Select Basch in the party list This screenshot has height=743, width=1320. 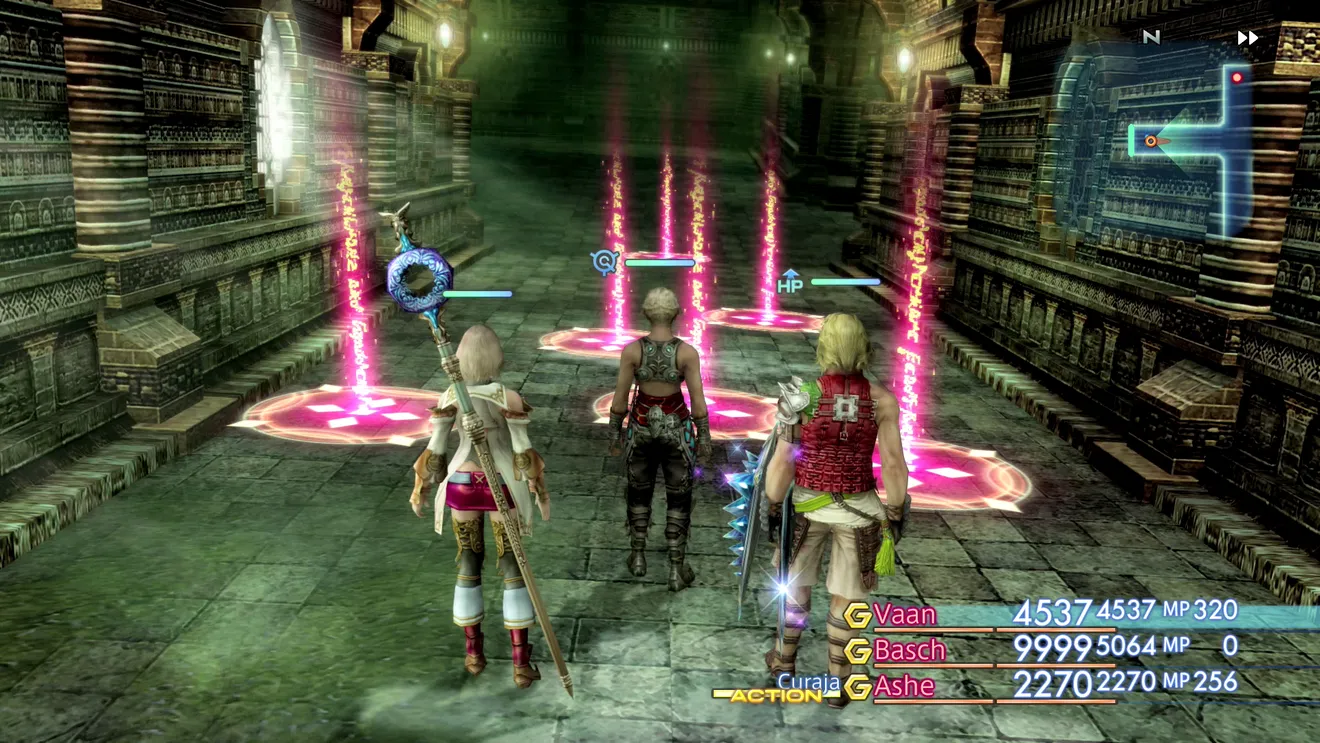(x=909, y=650)
